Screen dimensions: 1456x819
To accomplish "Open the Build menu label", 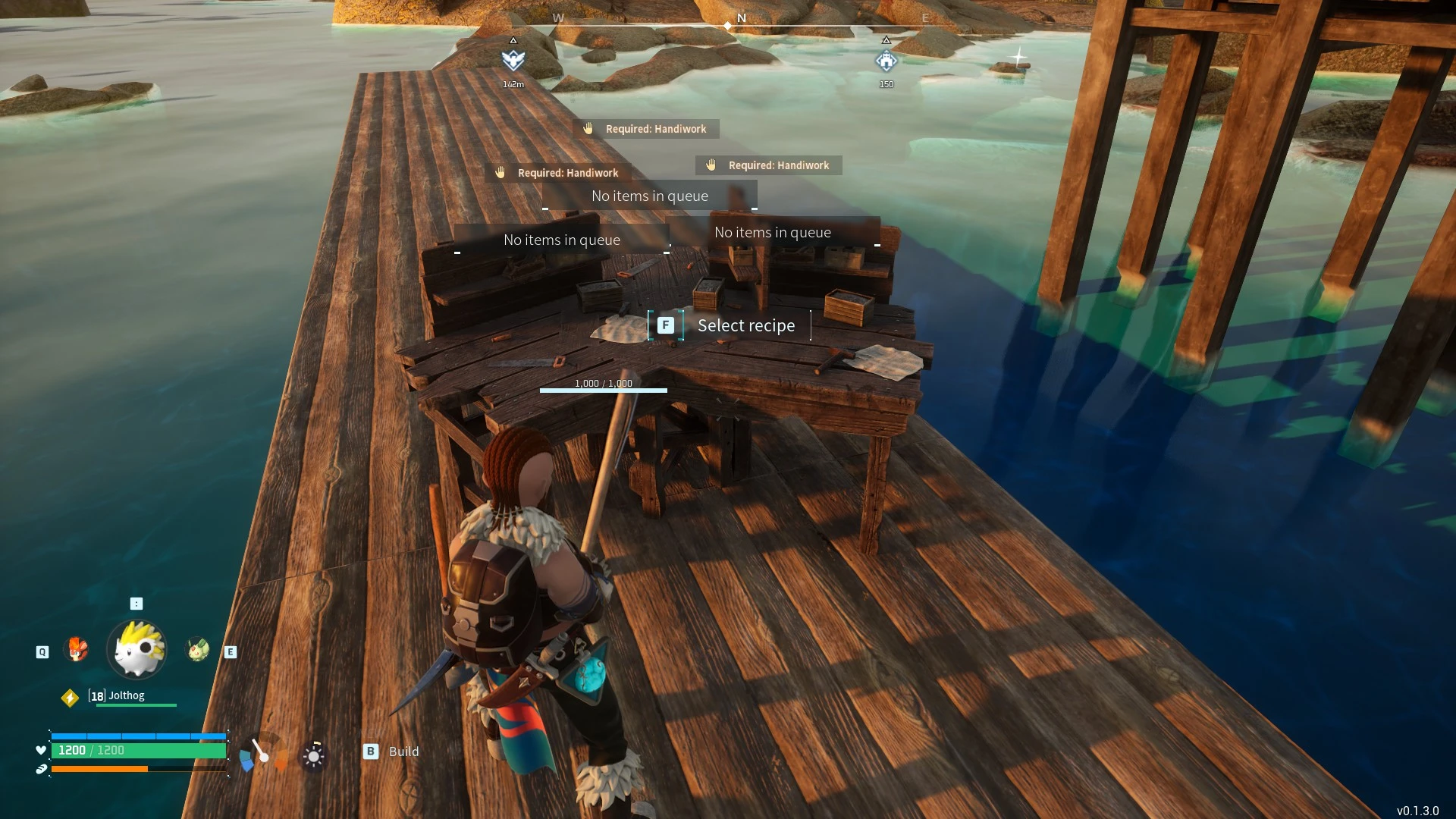I will (x=403, y=752).
